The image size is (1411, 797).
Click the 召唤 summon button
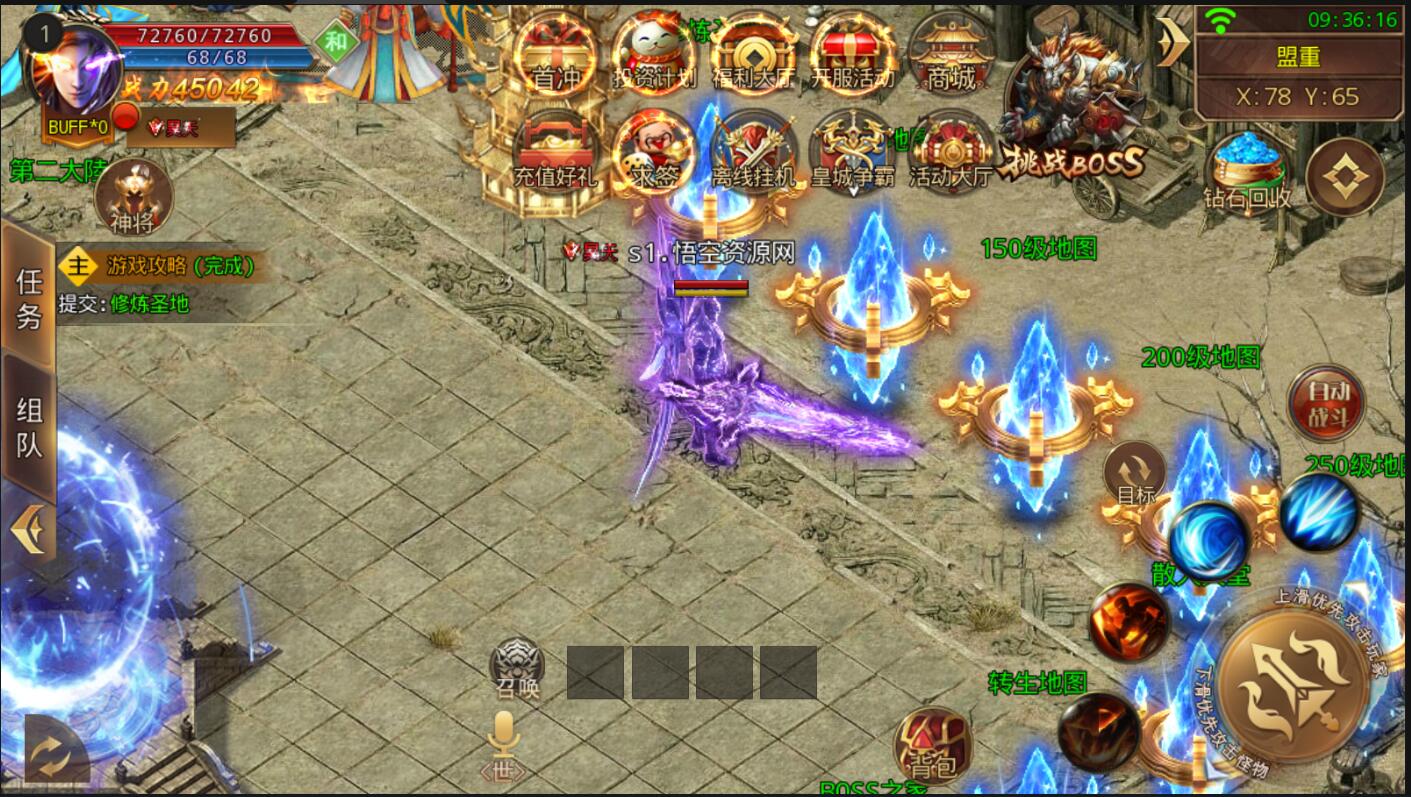518,667
